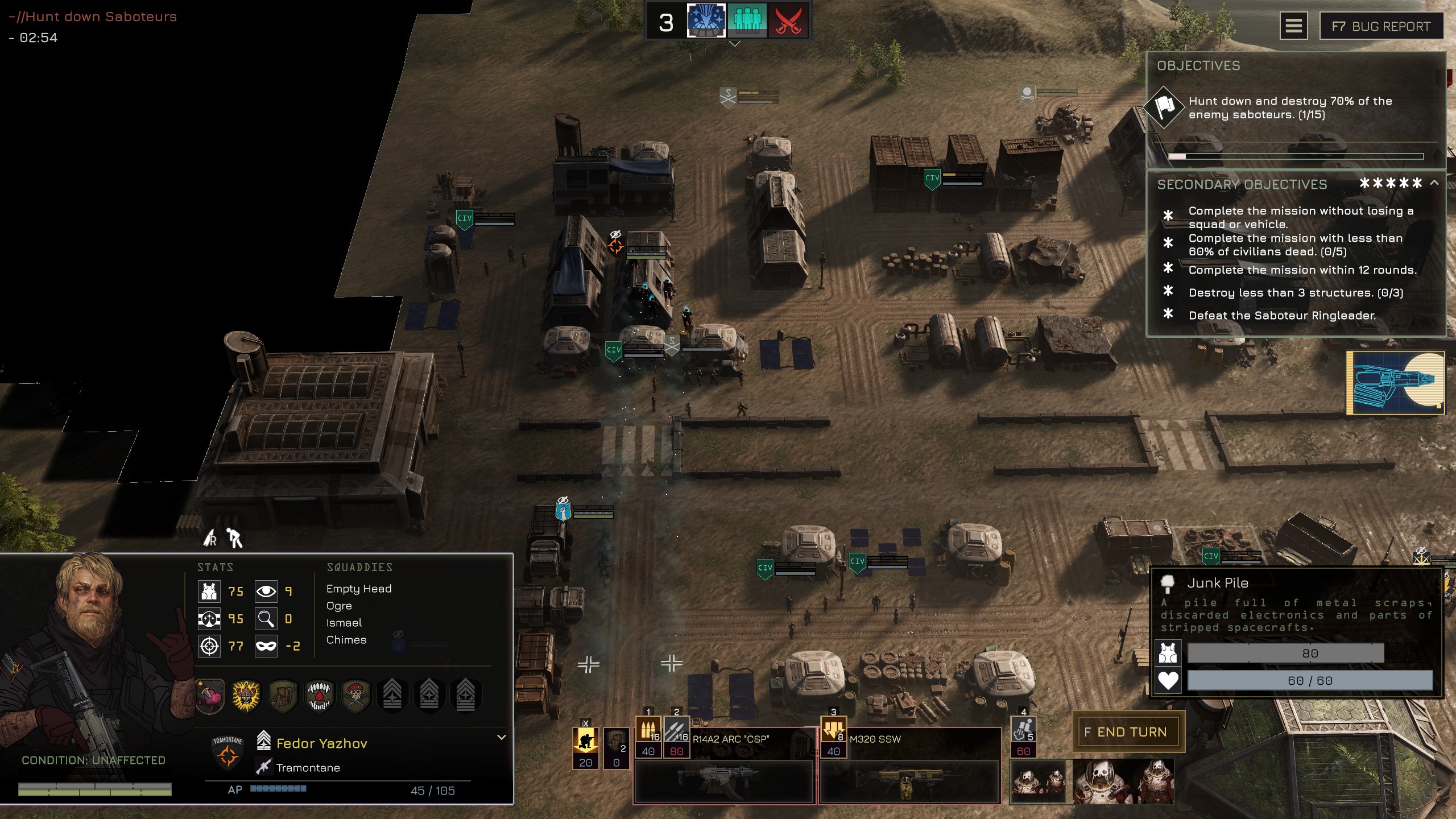Click the armor stat icon in the character panel

pos(209,591)
